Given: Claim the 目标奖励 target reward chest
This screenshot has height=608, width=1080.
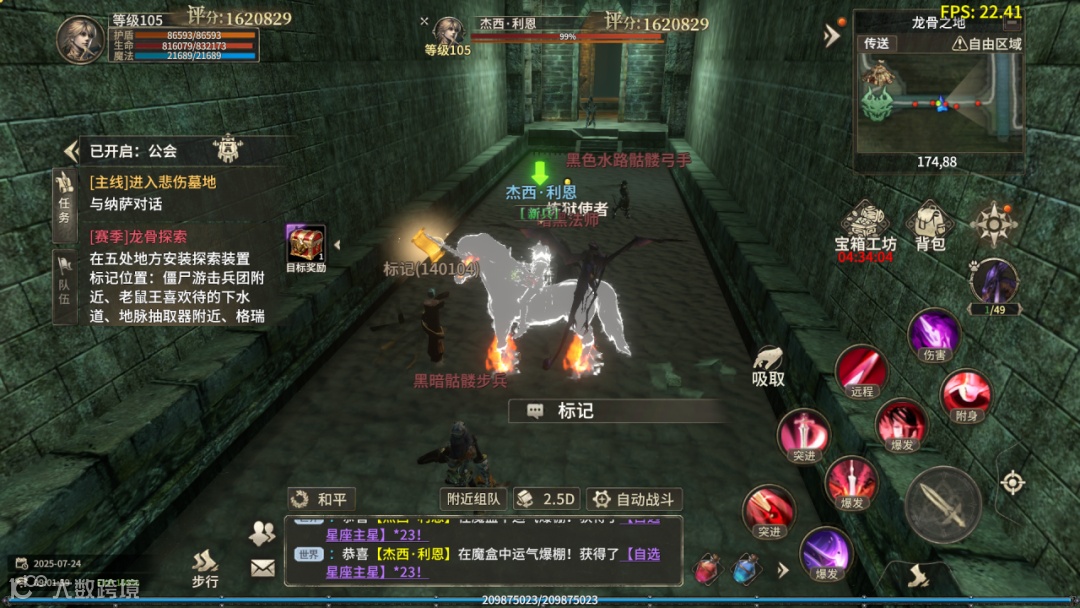Looking at the screenshot, I should (305, 248).
